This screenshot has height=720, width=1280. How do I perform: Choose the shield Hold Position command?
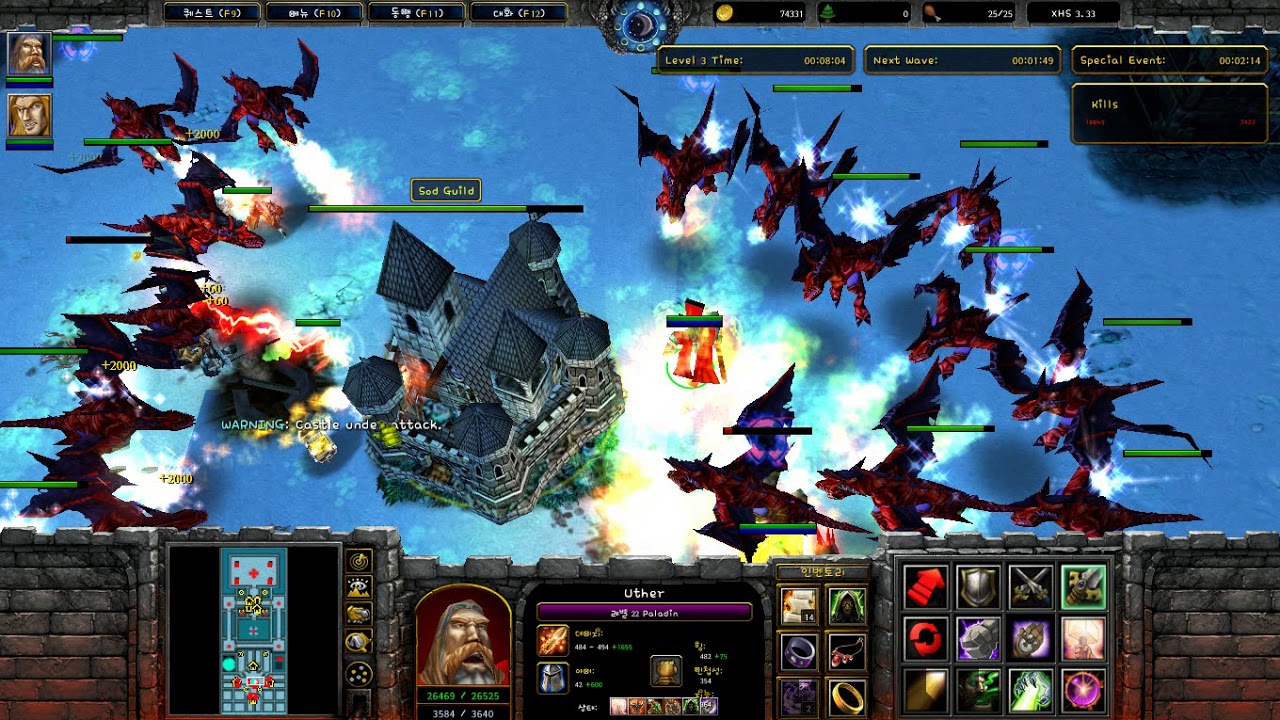(x=978, y=587)
